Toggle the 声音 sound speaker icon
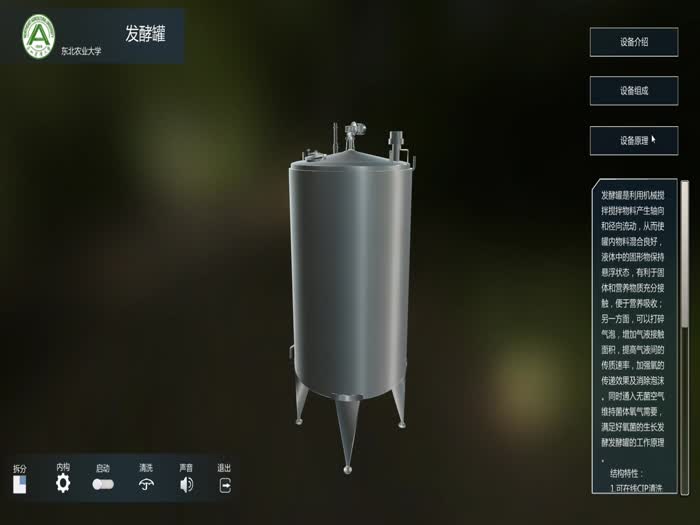Image resolution: width=700 pixels, height=525 pixels. click(186, 485)
